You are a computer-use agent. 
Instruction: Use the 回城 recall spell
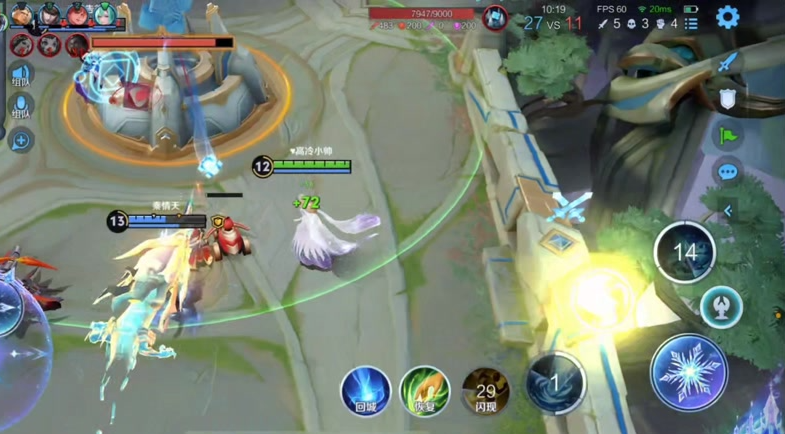(365, 390)
